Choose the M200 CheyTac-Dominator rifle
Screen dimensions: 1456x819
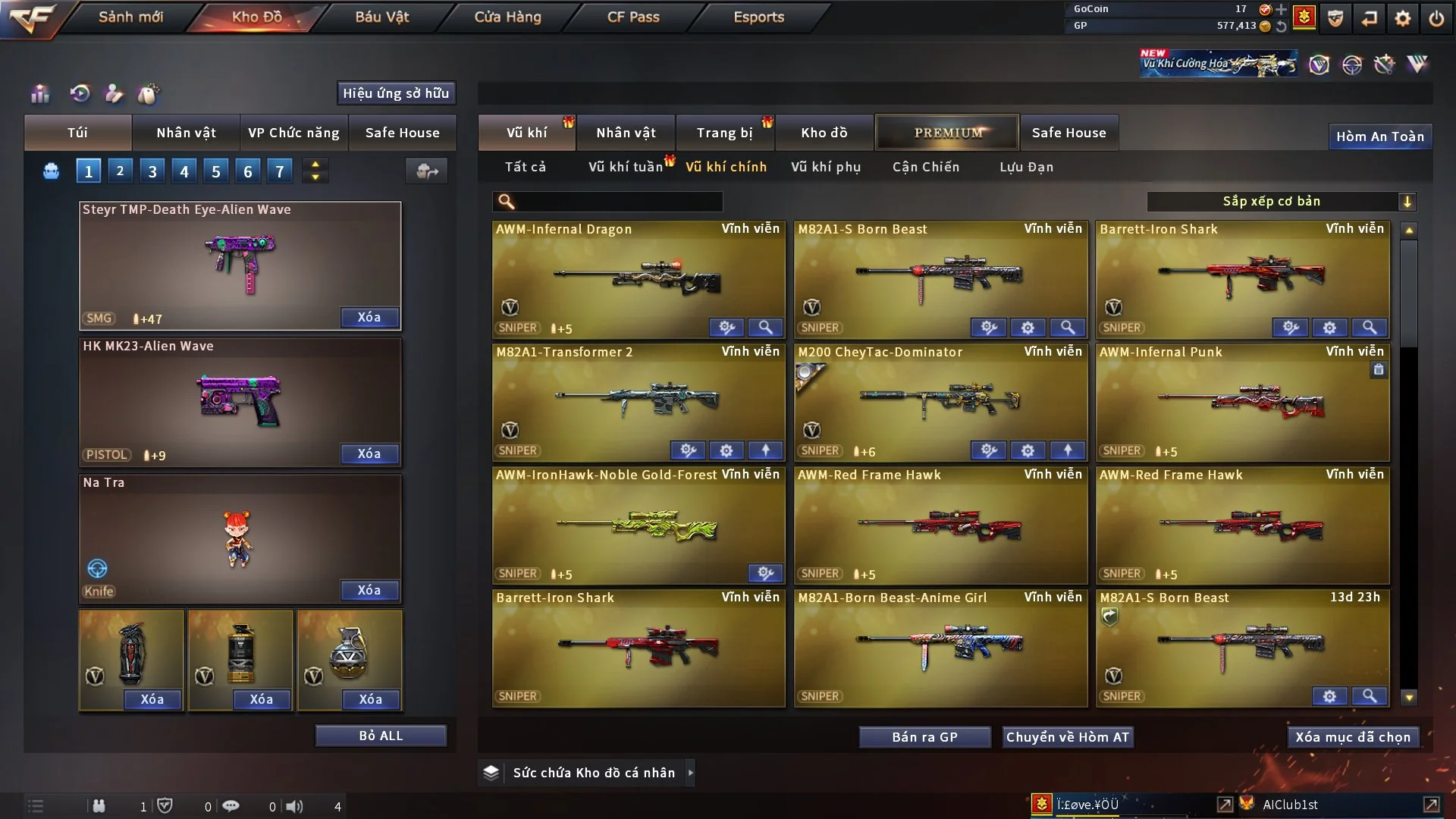click(940, 402)
